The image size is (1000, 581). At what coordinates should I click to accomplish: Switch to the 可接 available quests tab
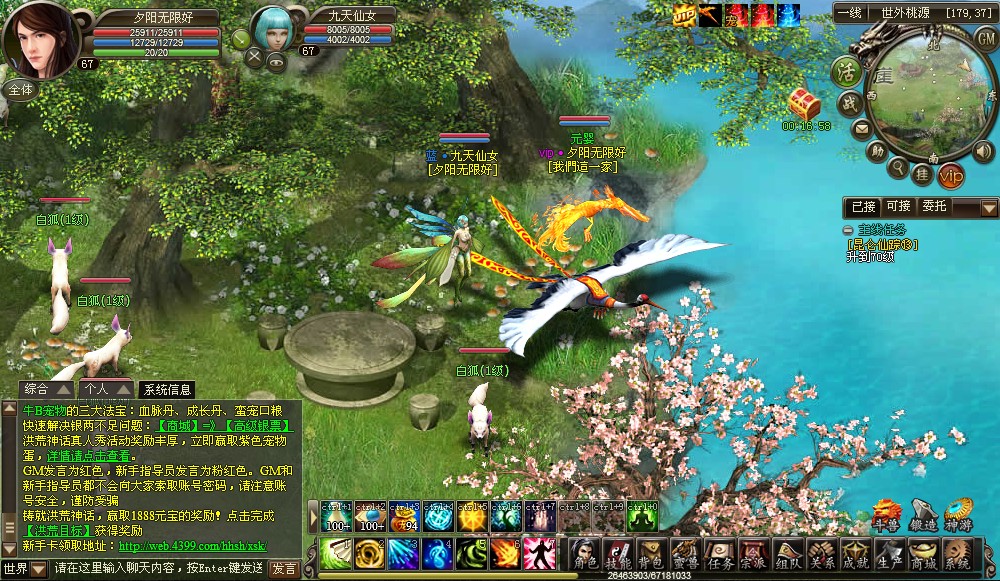coord(898,206)
